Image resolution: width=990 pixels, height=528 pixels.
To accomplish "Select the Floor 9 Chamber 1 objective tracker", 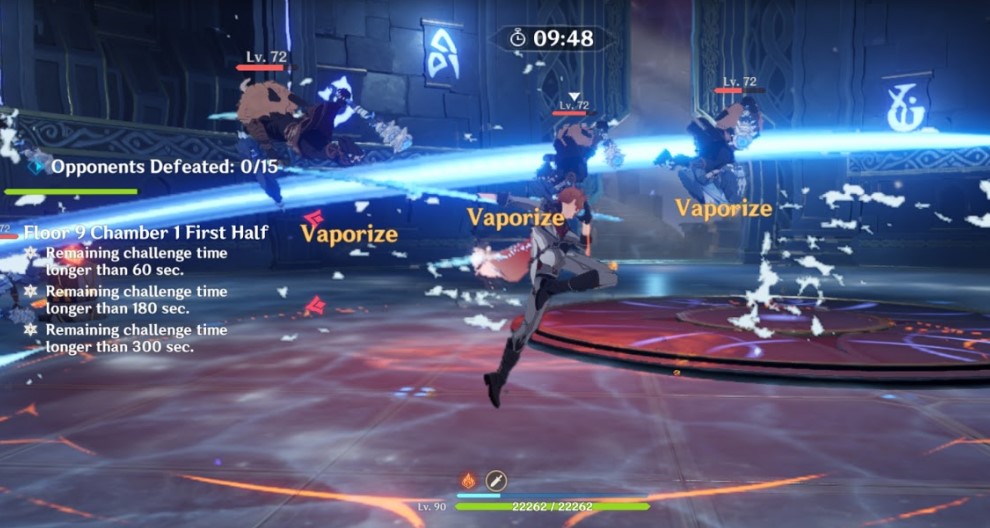I will click(x=145, y=233).
